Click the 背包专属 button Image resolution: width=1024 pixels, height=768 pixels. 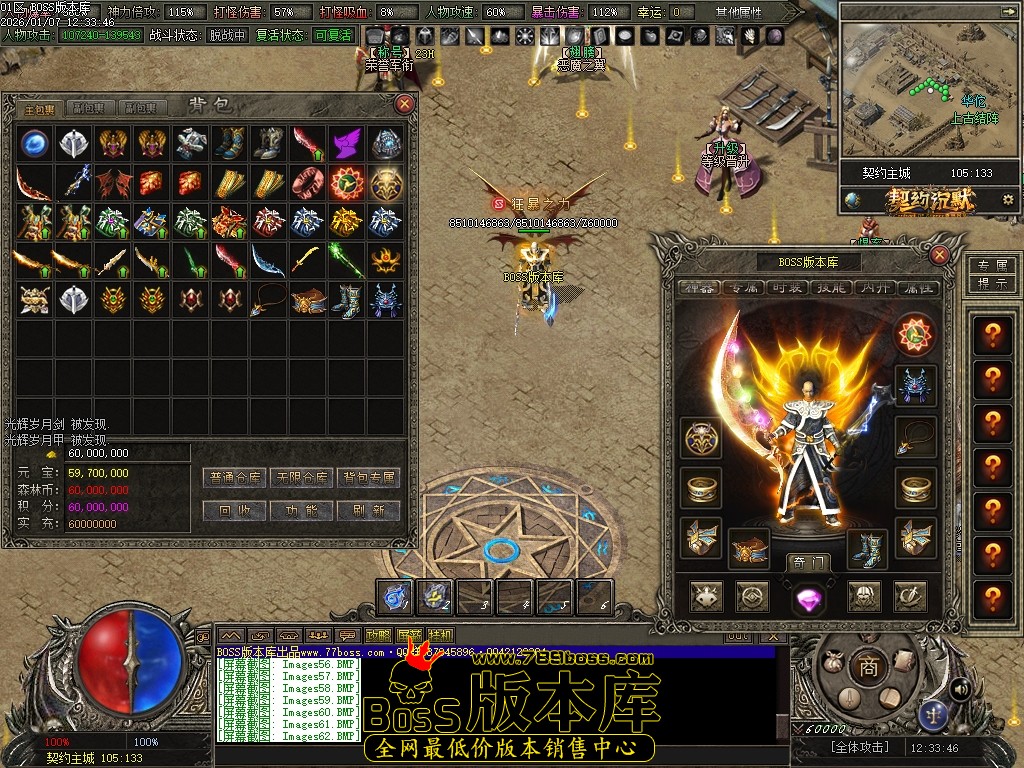(368, 478)
